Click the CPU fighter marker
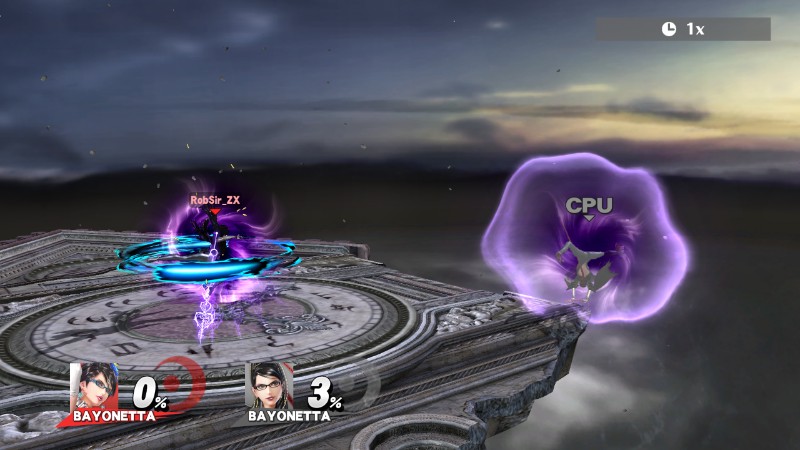The image size is (800, 450). click(x=589, y=206)
